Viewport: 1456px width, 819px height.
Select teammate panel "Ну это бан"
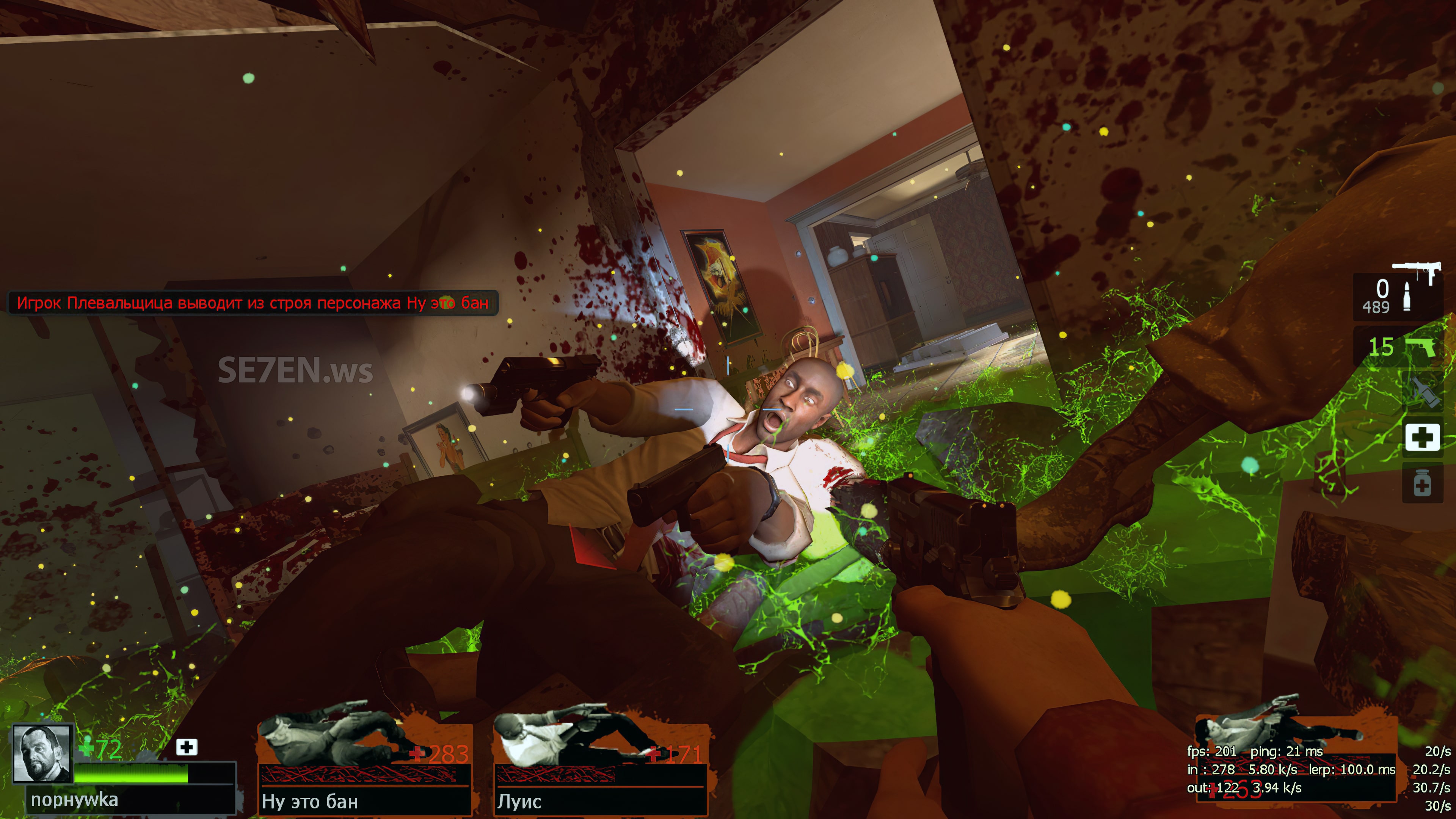364,766
